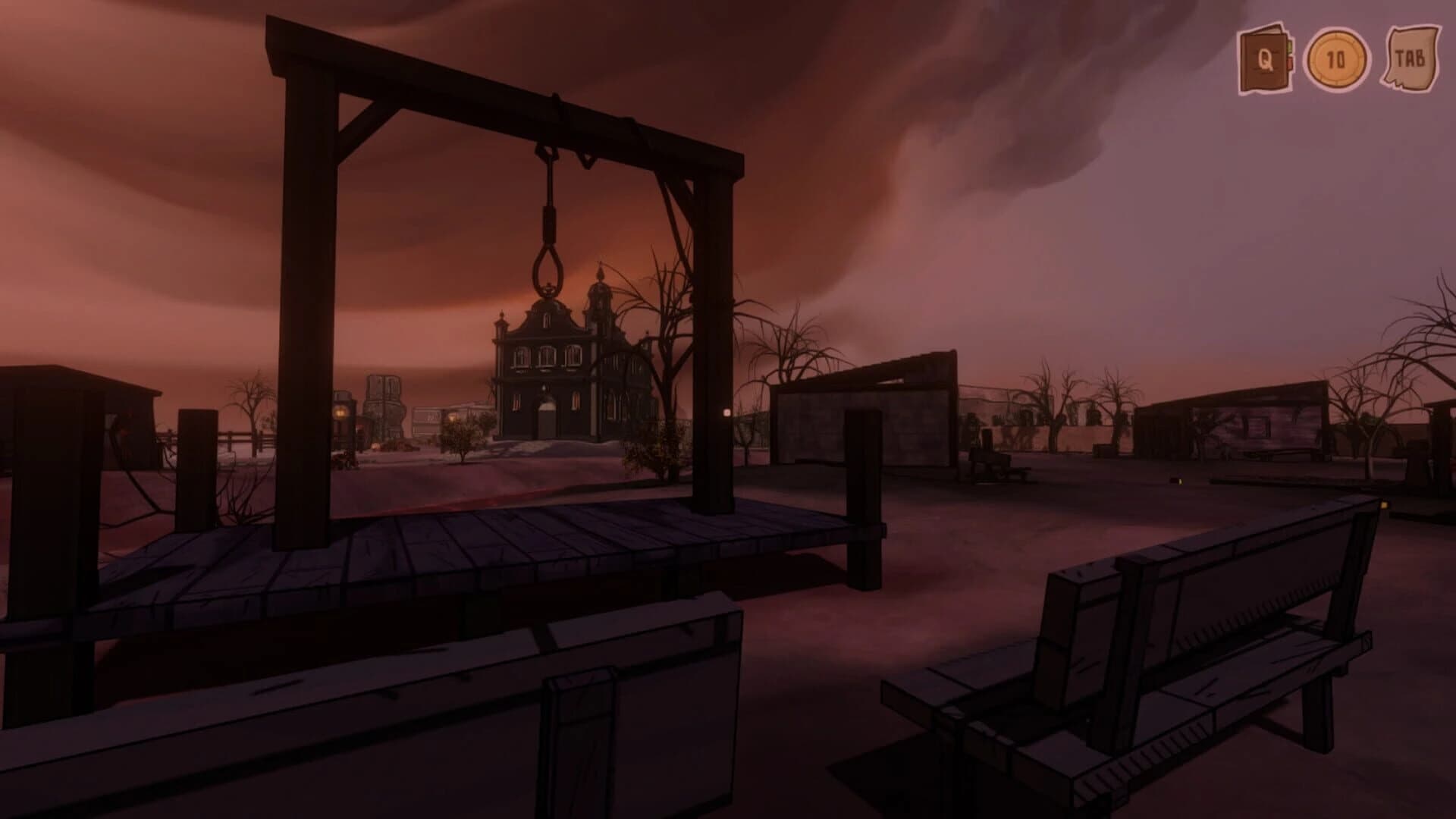Click the red card on the wallet icon

(1290, 64)
